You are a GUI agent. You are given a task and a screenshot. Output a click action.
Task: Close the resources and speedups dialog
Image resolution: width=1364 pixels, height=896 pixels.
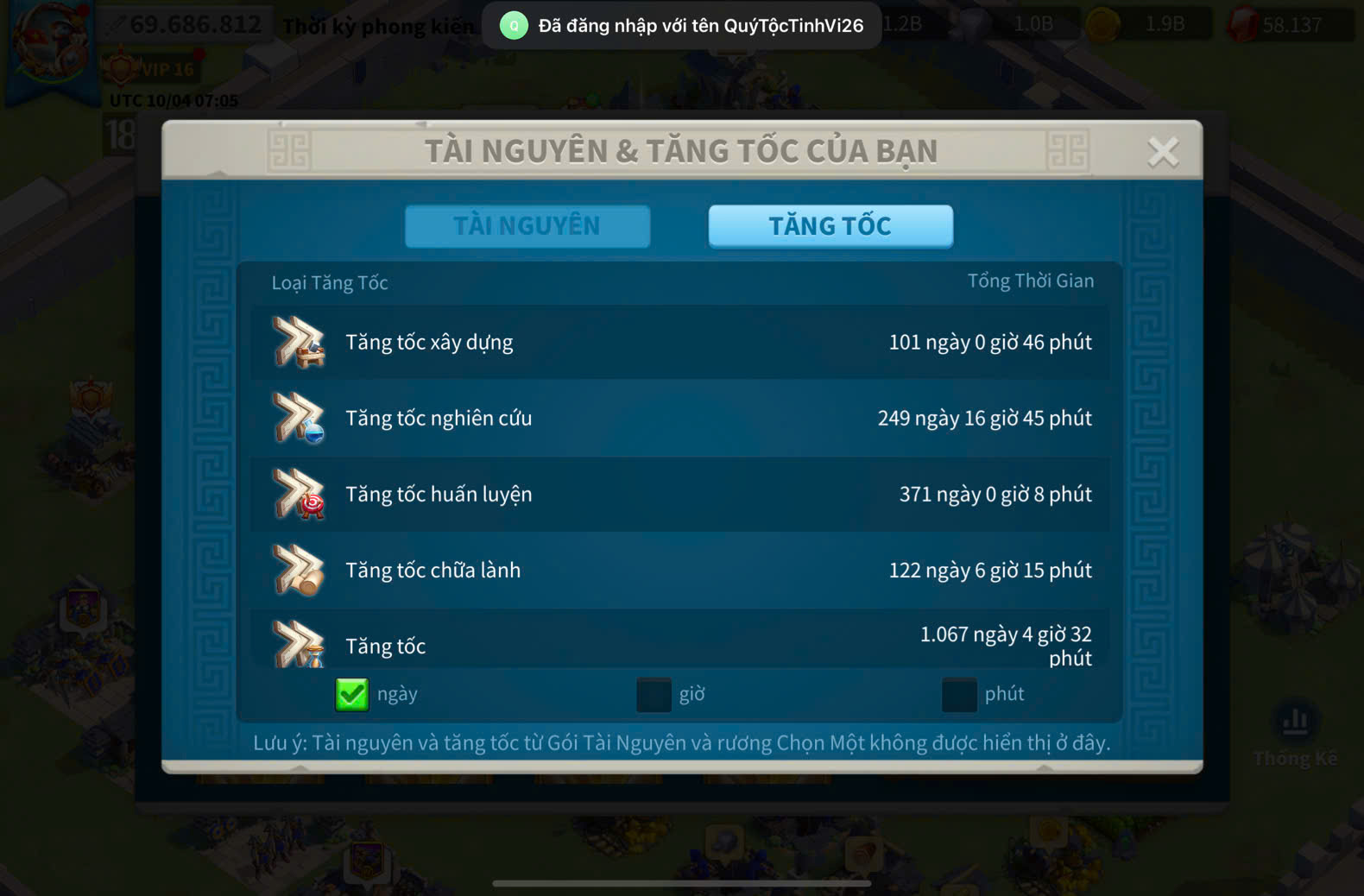coord(1163,152)
